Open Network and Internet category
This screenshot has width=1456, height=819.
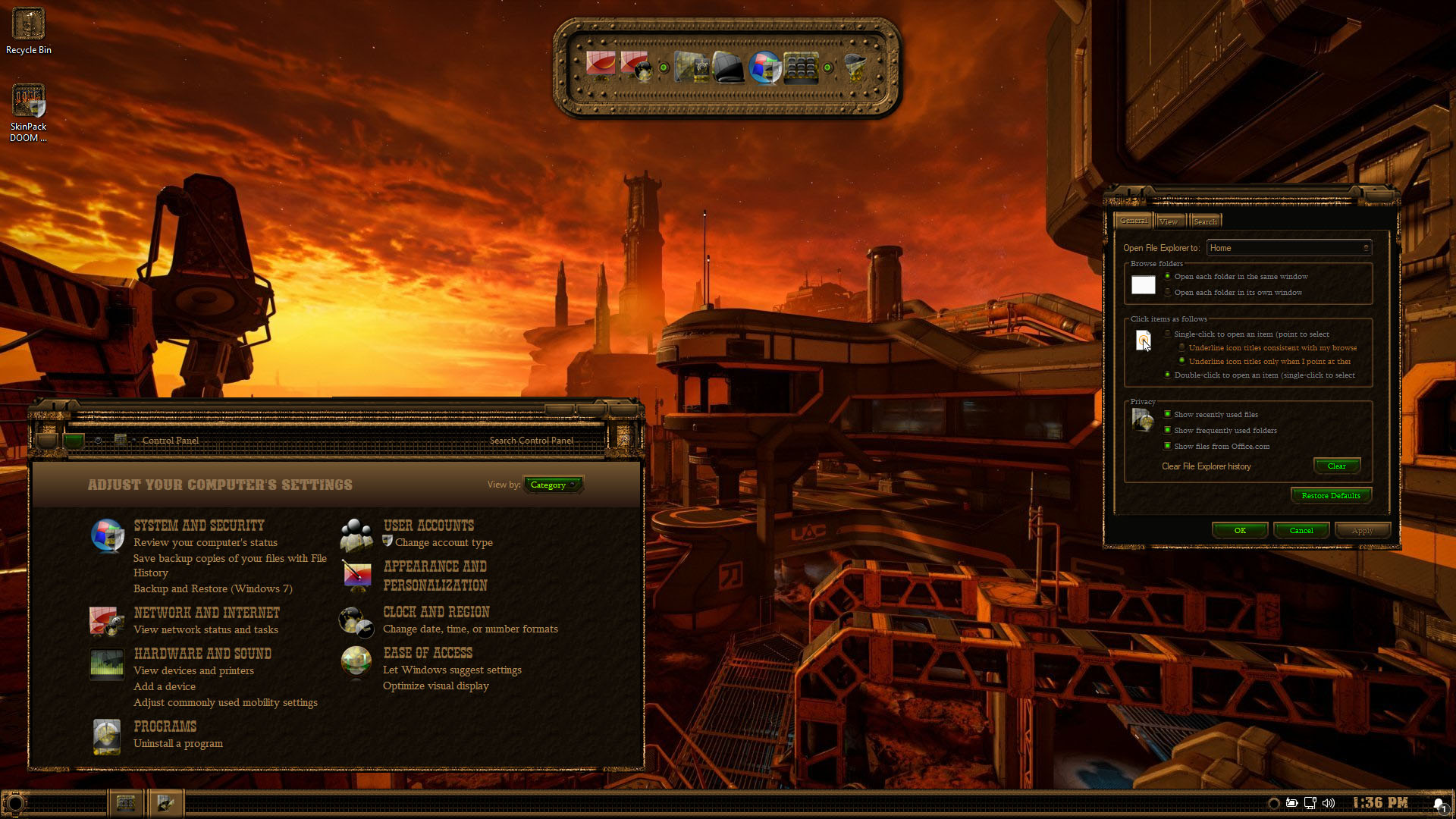pyautogui.click(x=206, y=613)
